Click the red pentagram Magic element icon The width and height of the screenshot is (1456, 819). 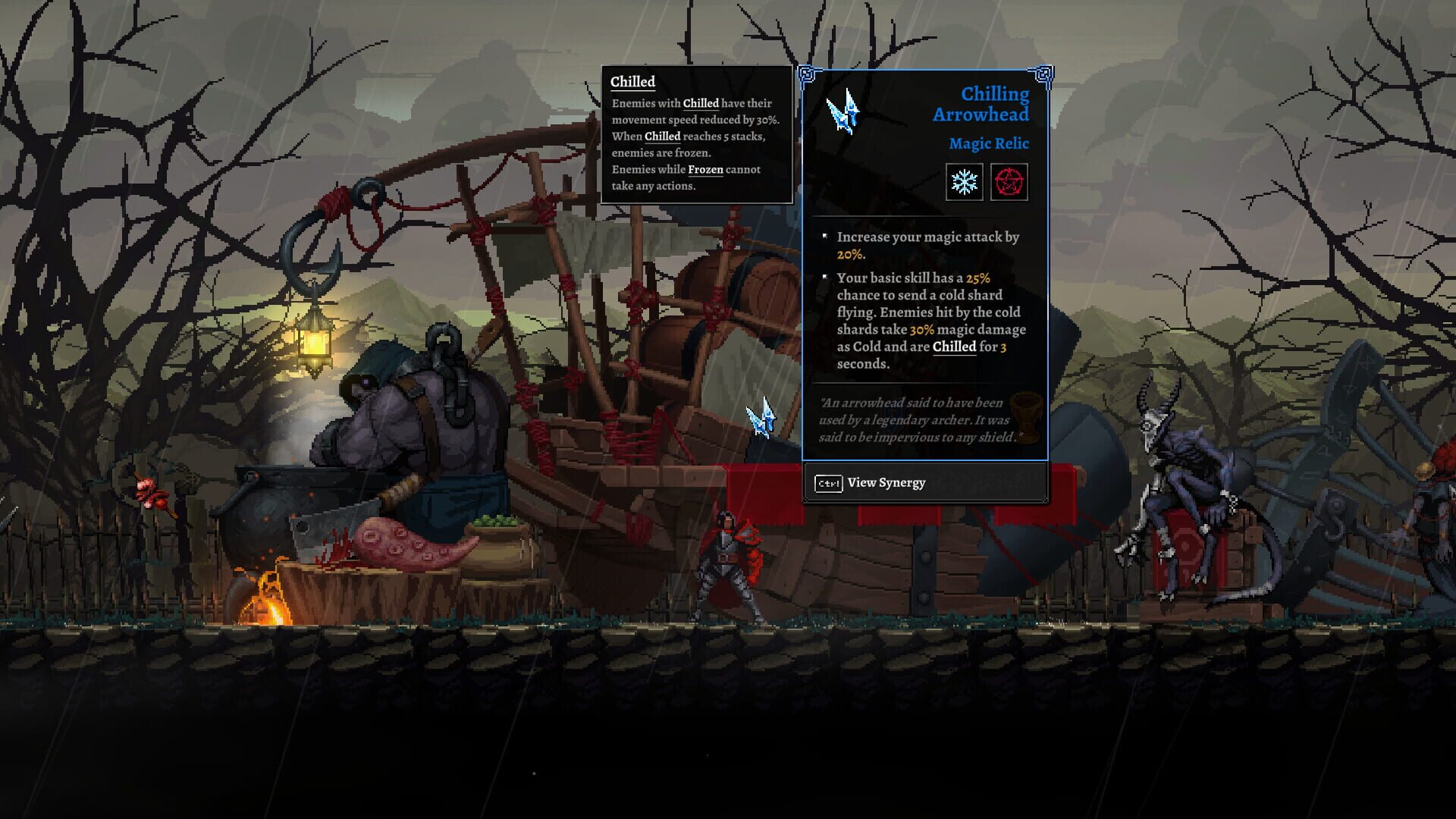tap(1011, 181)
